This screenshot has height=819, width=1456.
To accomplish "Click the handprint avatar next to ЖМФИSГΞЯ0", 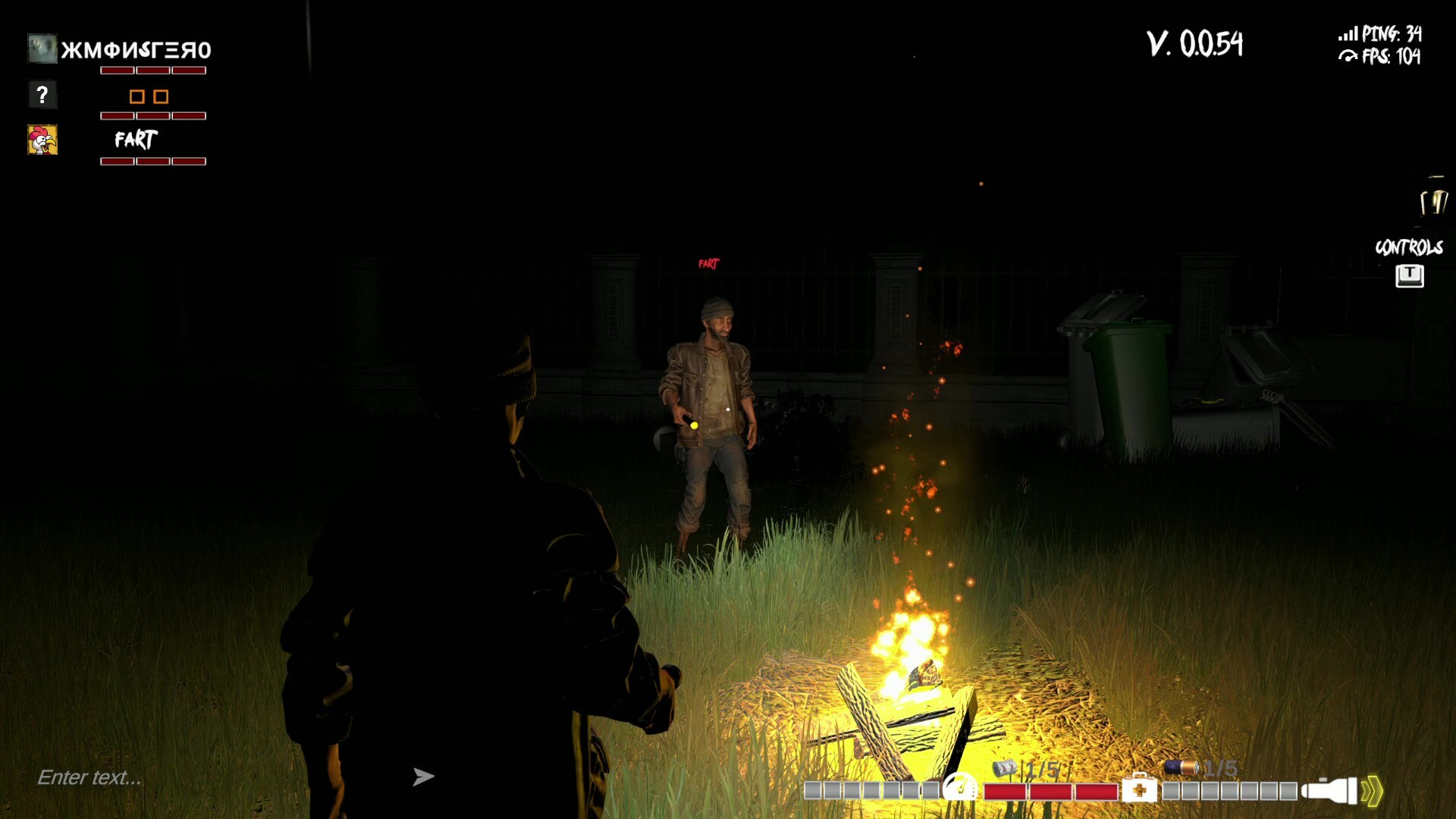I will (x=42, y=49).
